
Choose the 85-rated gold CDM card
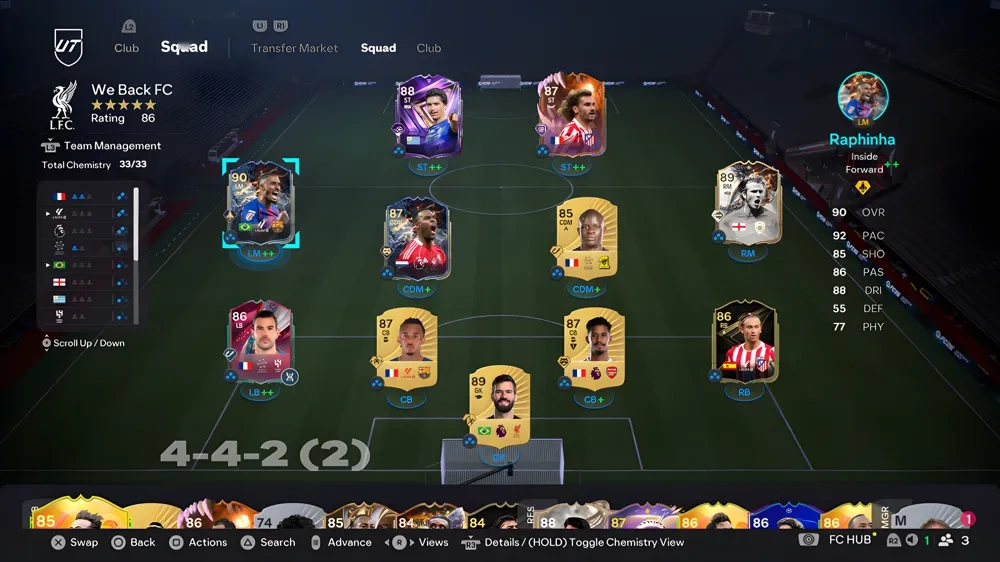pos(585,240)
